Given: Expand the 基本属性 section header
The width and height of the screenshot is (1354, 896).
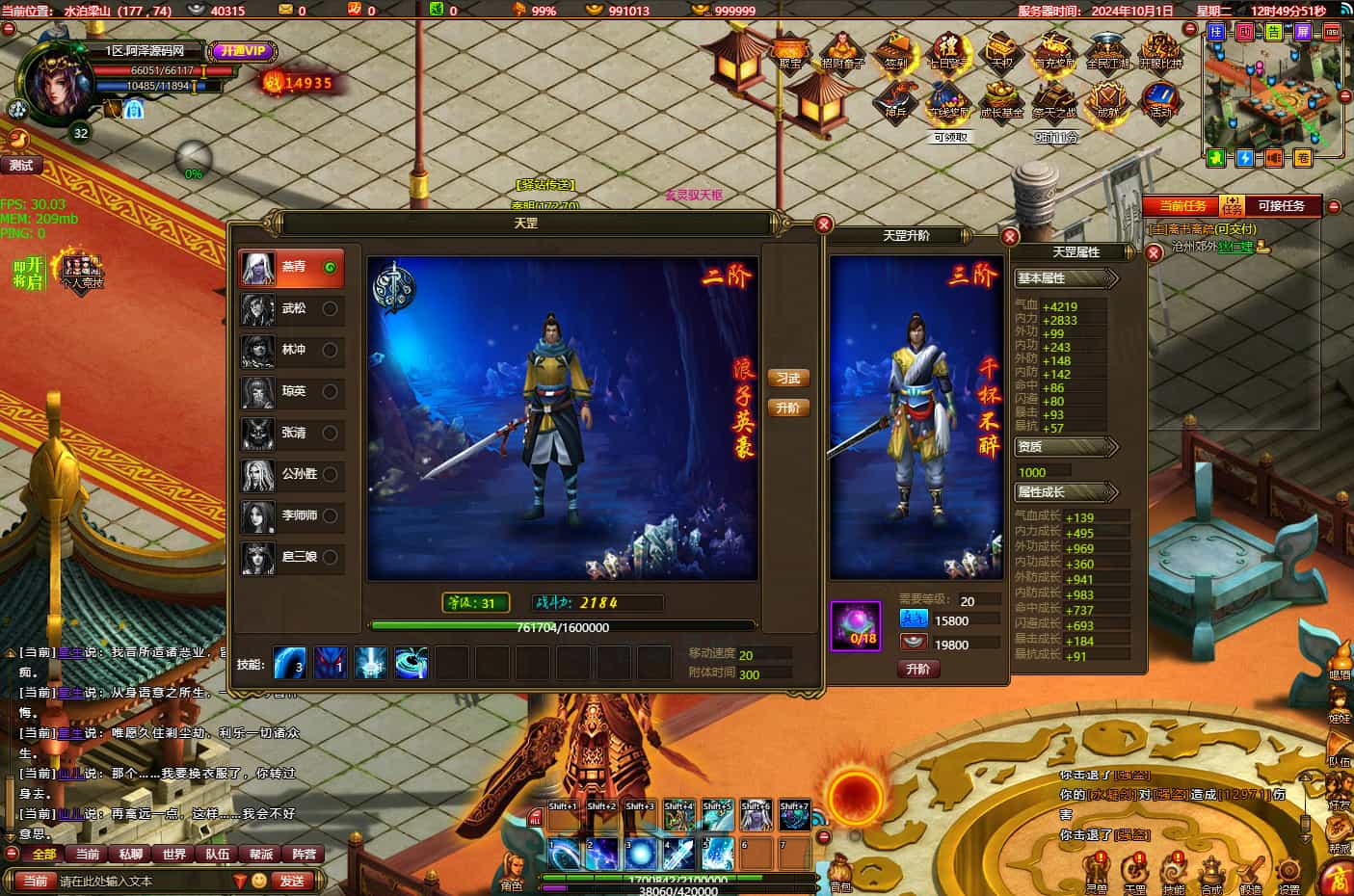Looking at the screenshot, I should coord(1066,278).
